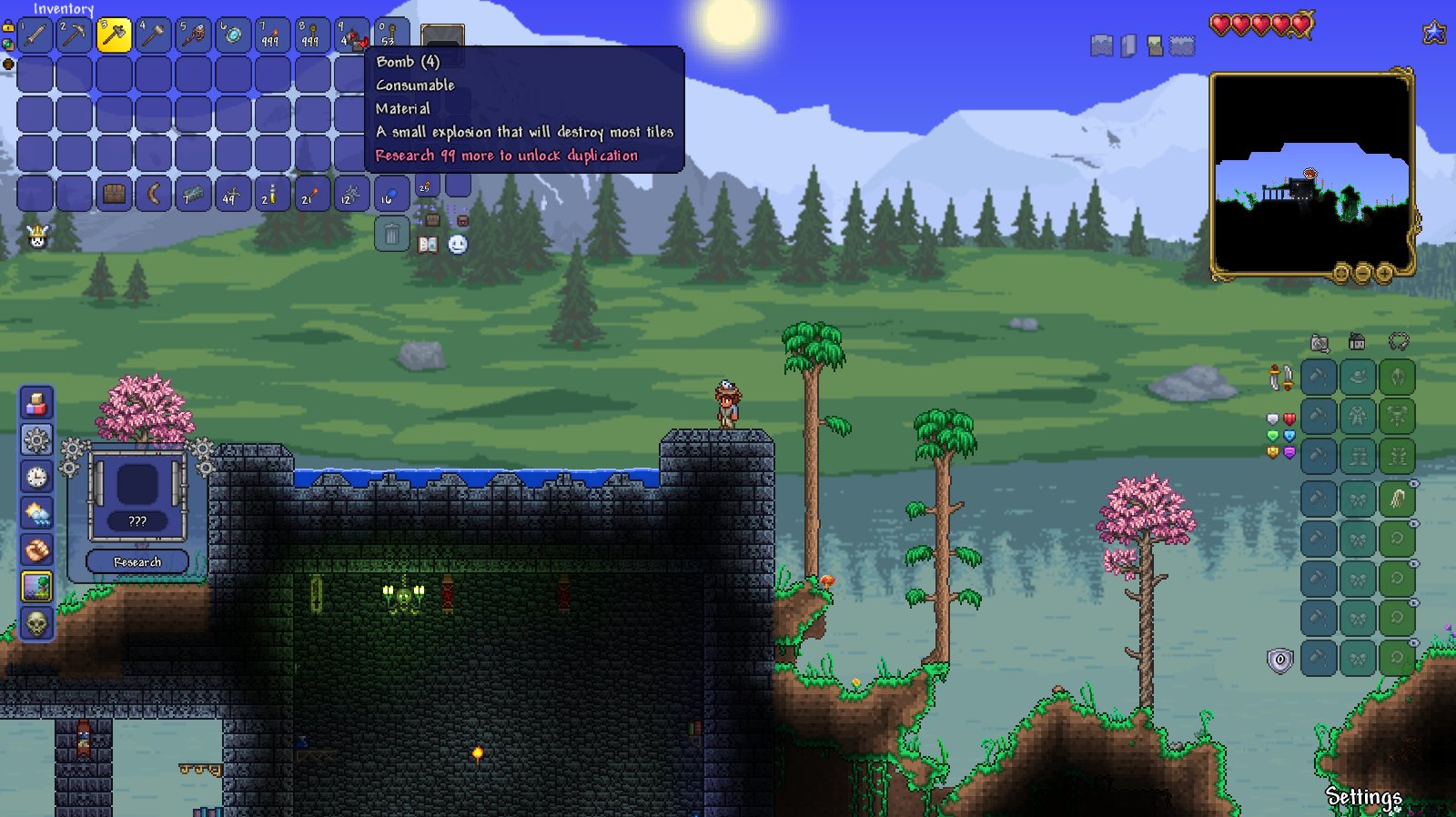The image size is (1456, 817).
Task: Select the Bomb stack in the hotbar
Action: coord(352,35)
